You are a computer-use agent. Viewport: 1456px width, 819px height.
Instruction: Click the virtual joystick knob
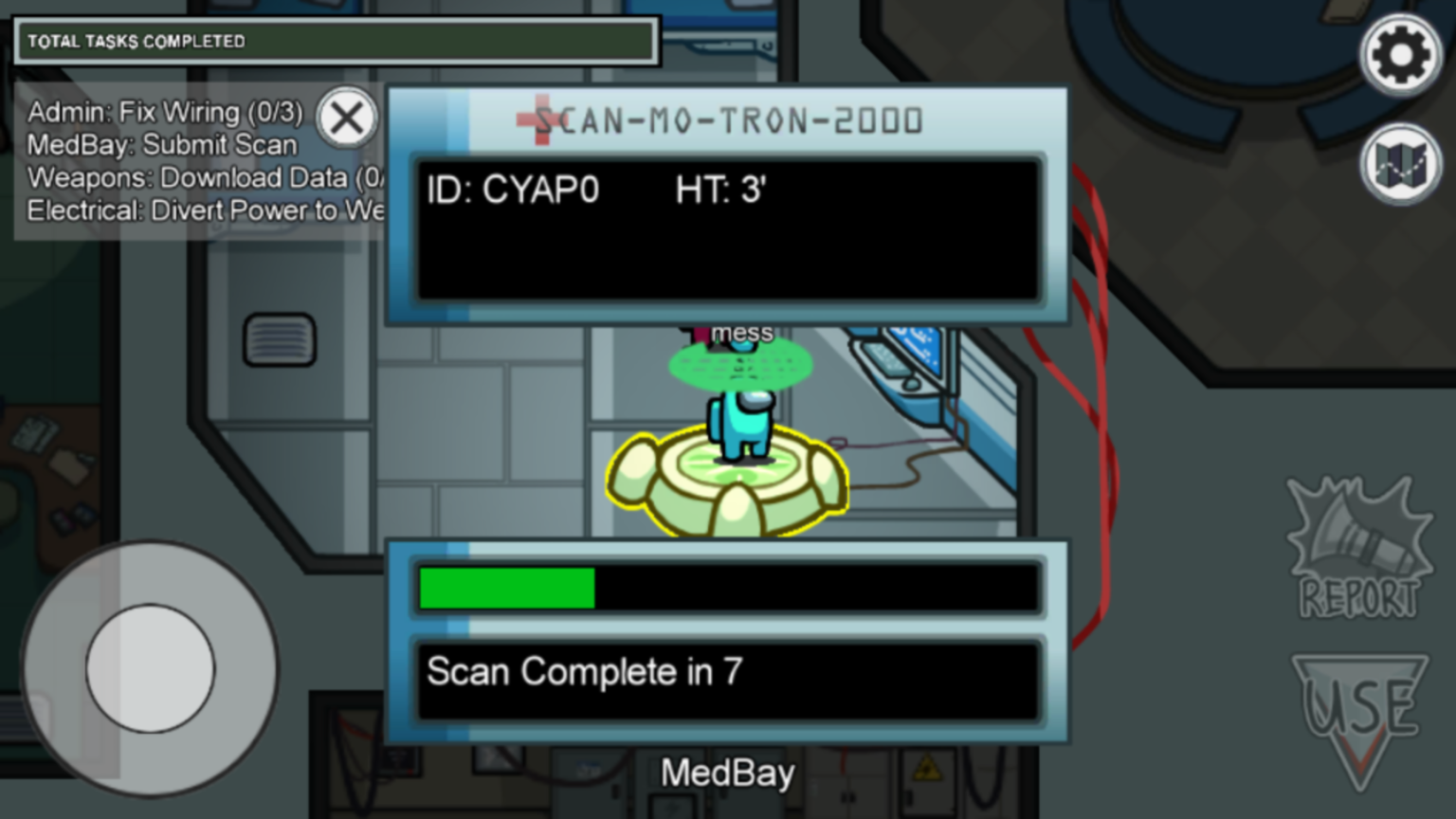click(x=151, y=668)
